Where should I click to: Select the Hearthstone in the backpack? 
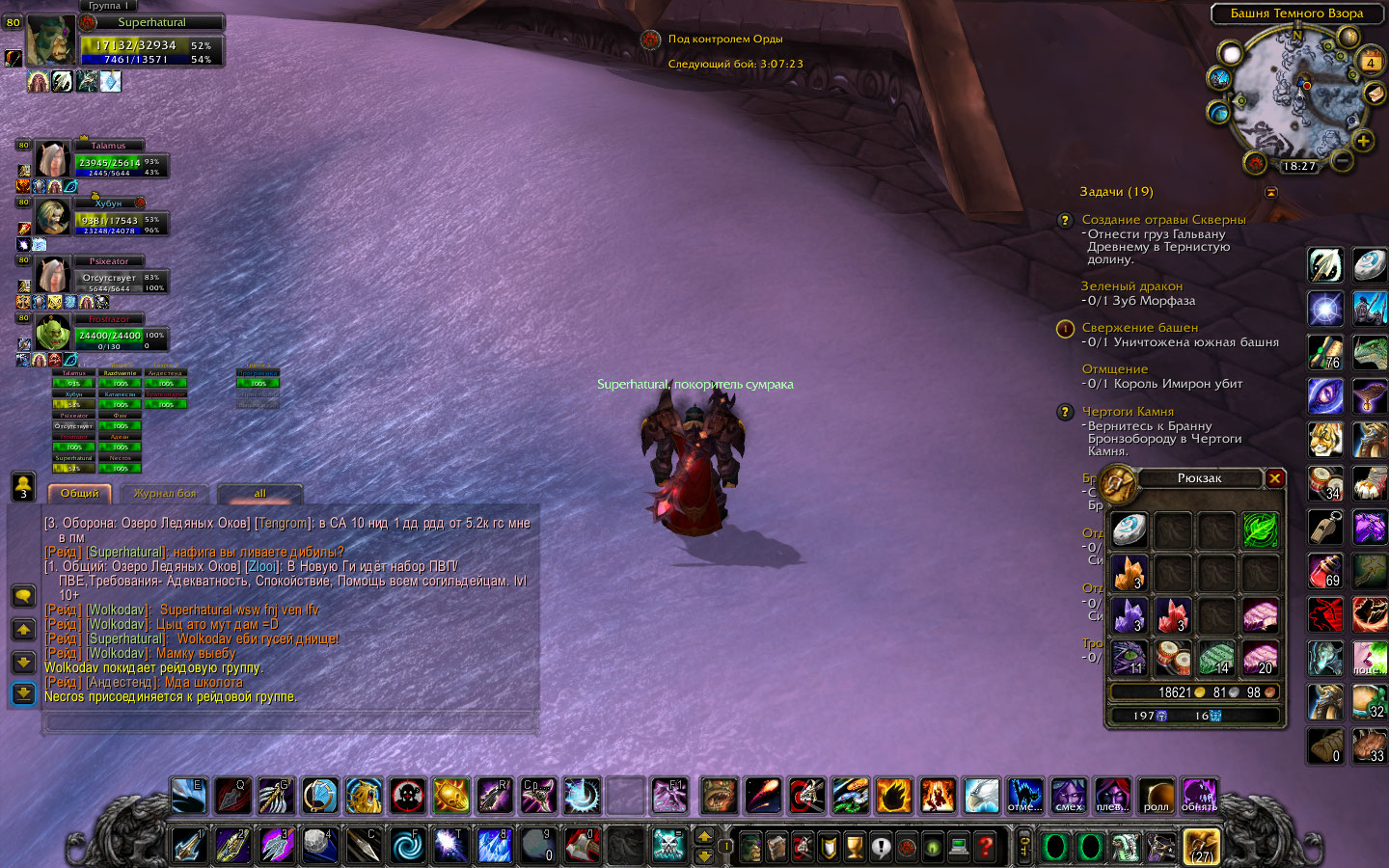tap(1129, 529)
